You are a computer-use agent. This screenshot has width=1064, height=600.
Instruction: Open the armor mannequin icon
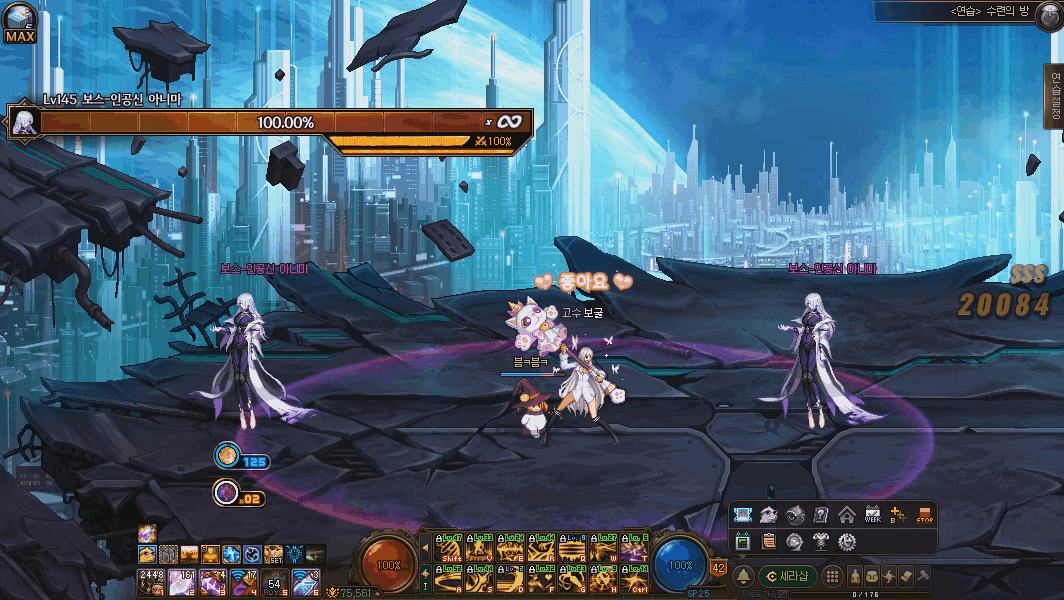(821, 542)
